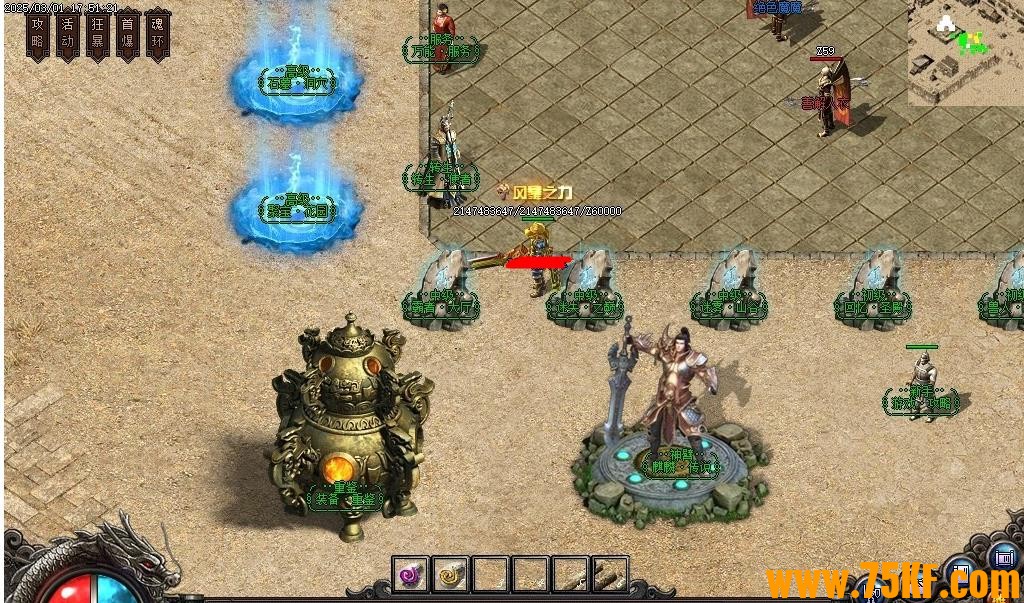Use the purple scroll in the hotbar

[x=410, y=575]
